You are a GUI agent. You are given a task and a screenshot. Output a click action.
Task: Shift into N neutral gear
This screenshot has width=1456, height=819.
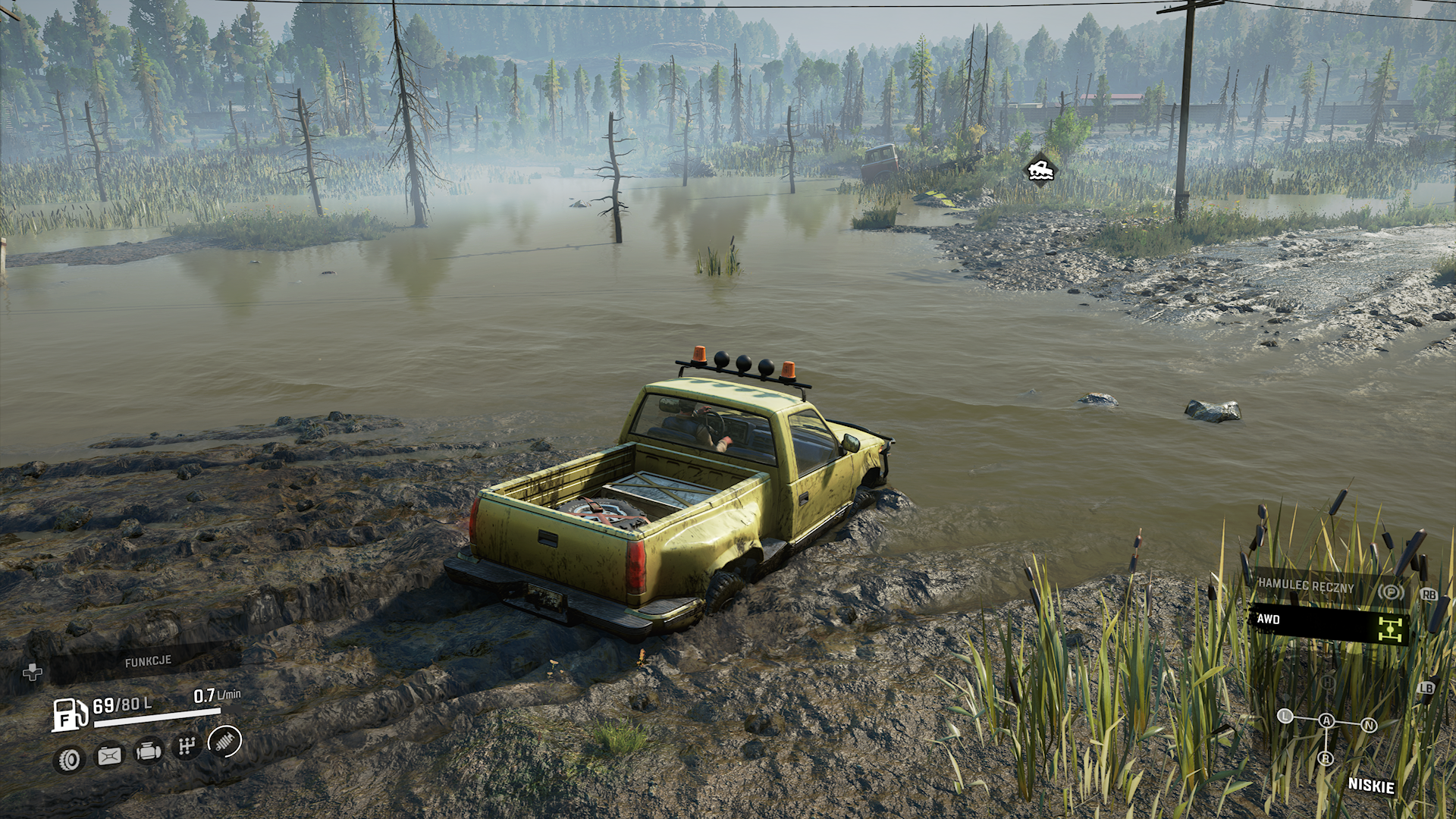1369,725
